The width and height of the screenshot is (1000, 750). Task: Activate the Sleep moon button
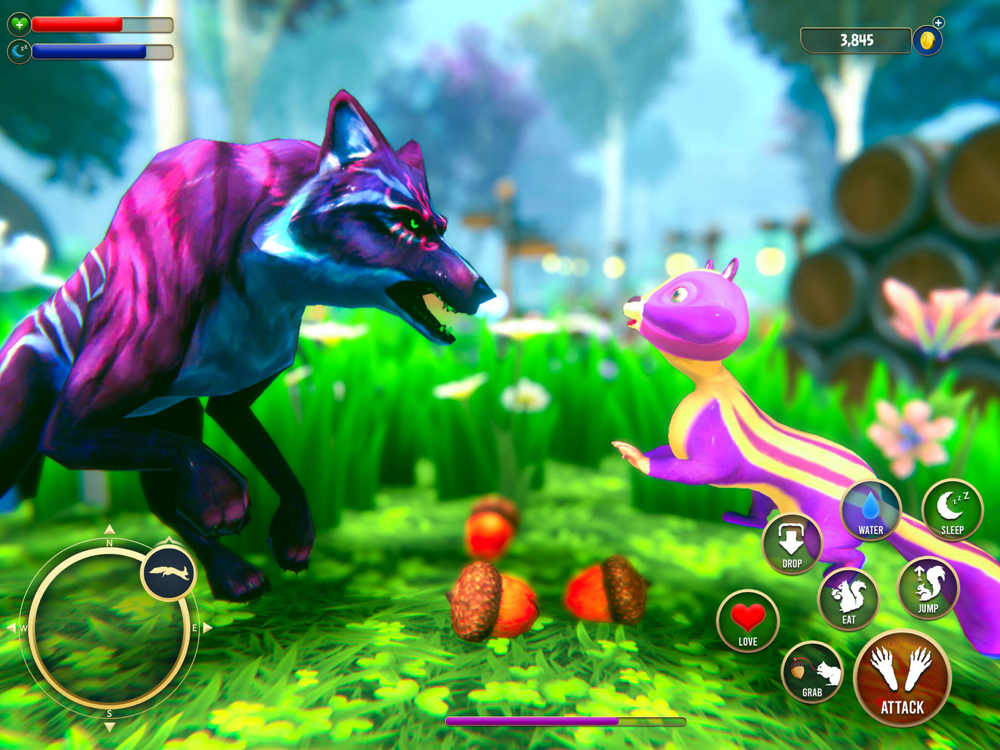pyautogui.click(x=952, y=510)
